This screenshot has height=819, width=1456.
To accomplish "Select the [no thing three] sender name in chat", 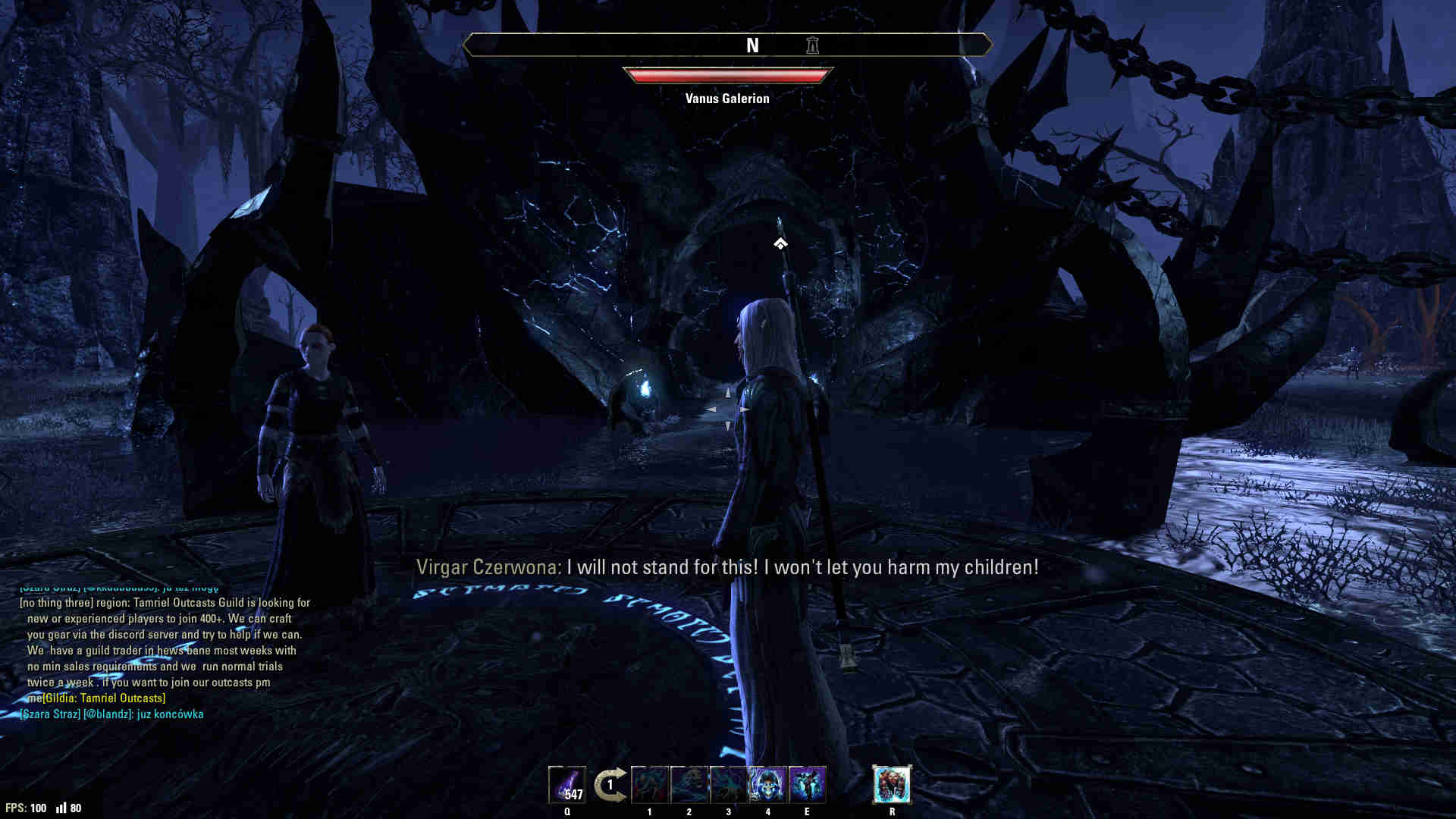I will click(x=56, y=603).
